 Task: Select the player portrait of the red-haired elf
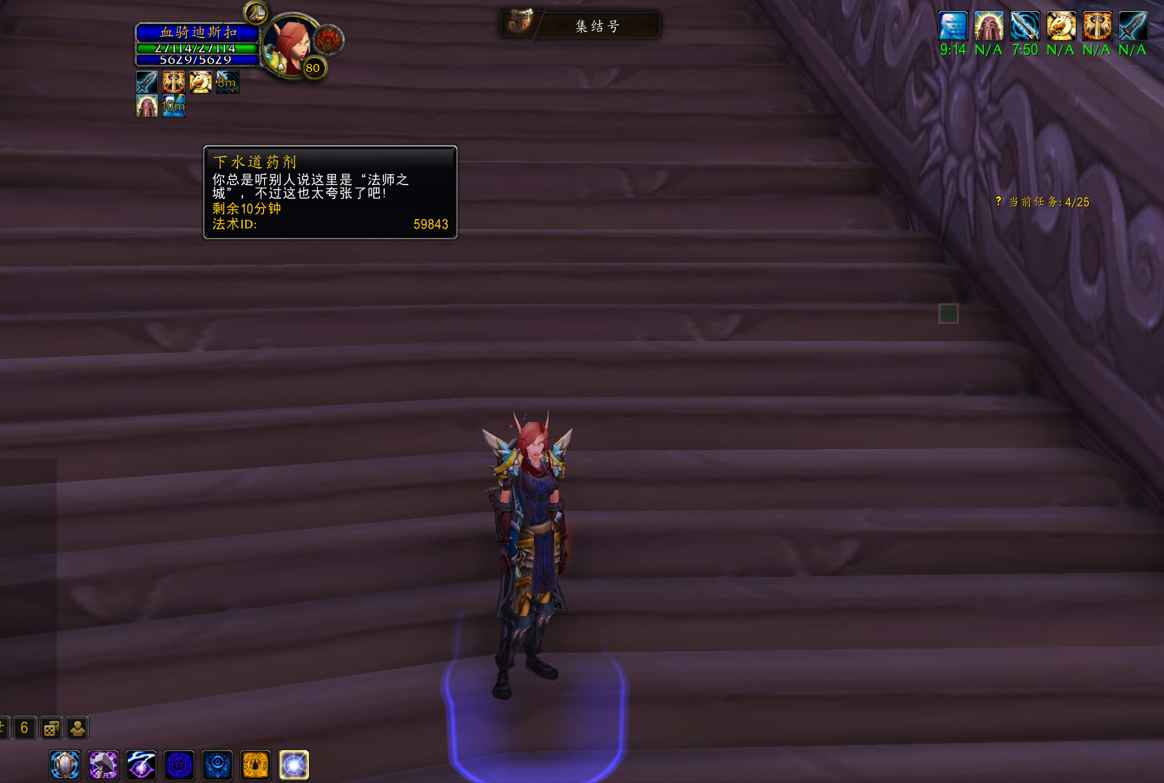[288, 46]
